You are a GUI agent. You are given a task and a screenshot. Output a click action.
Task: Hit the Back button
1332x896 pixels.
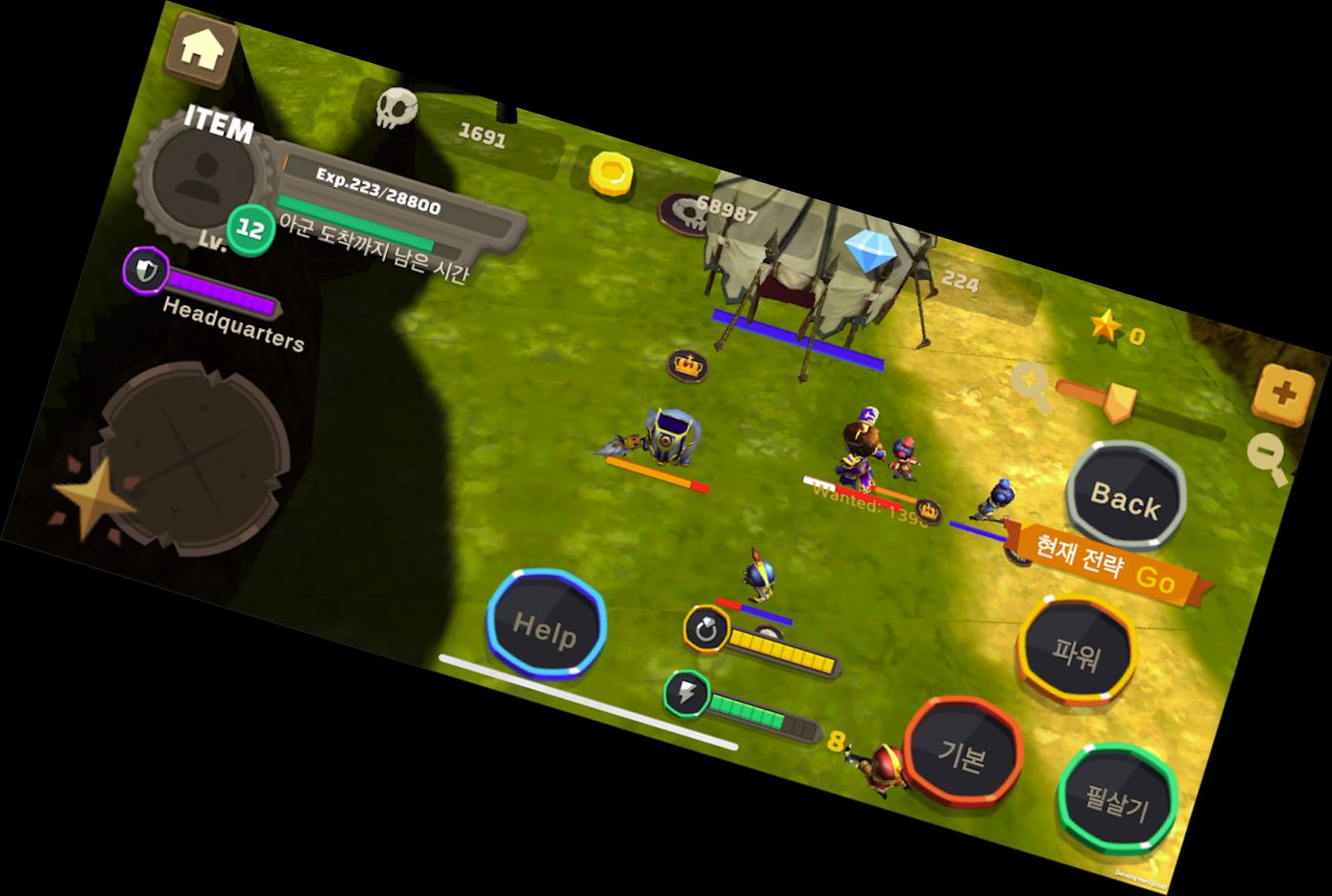pos(1125,497)
